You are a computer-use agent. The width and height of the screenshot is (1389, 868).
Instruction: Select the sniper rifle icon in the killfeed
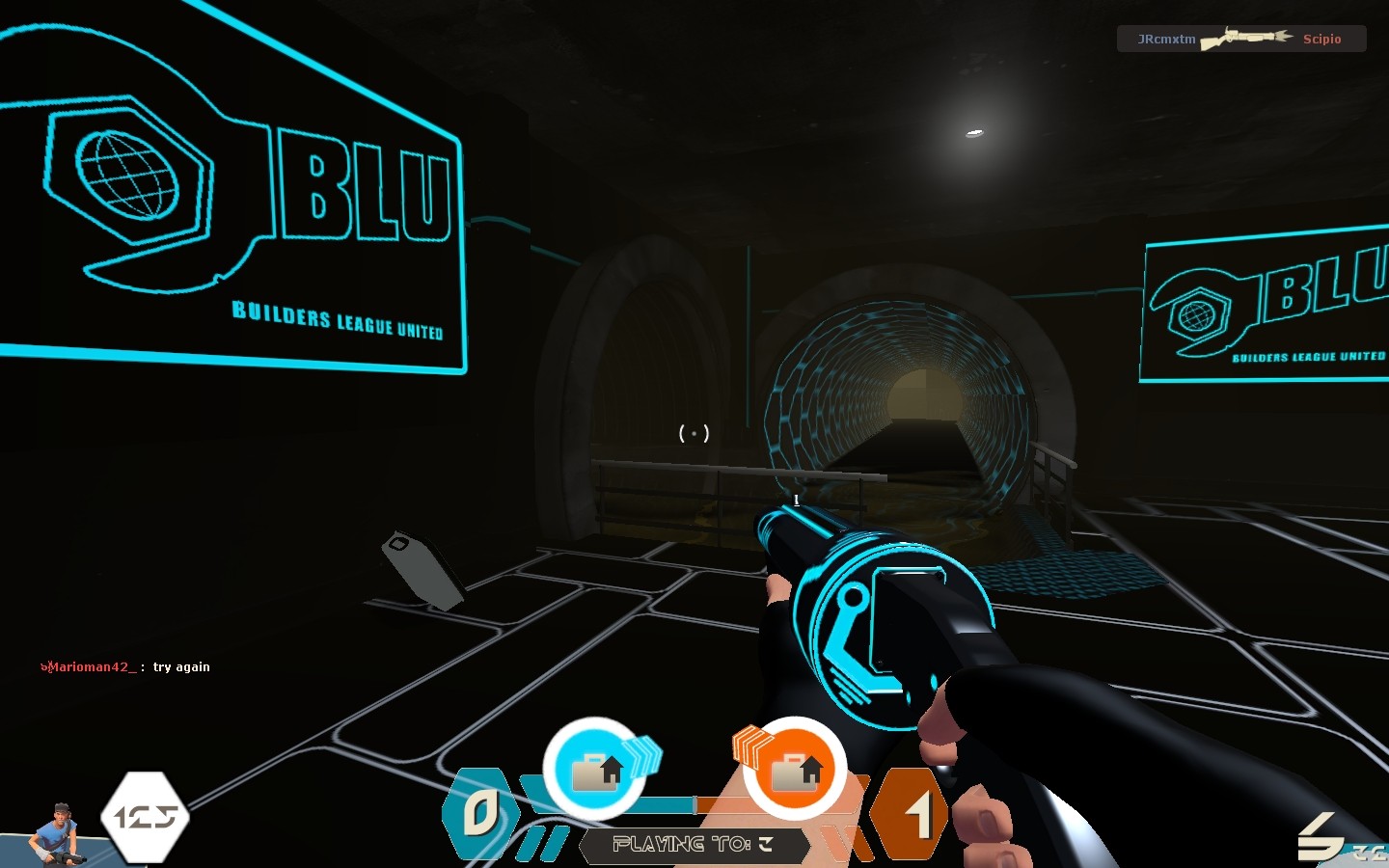(x=1247, y=37)
